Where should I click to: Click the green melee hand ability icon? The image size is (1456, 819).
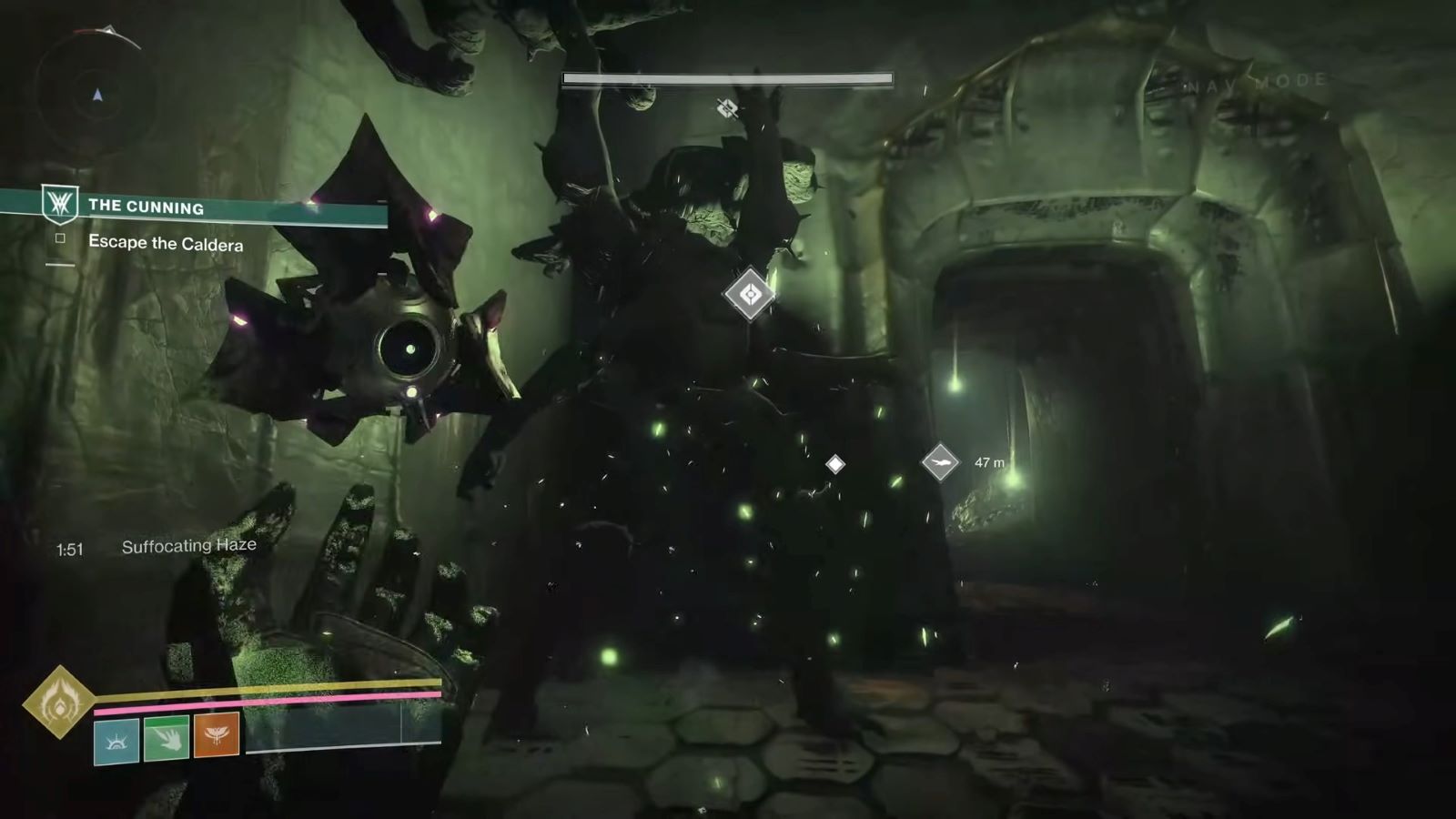168,739
